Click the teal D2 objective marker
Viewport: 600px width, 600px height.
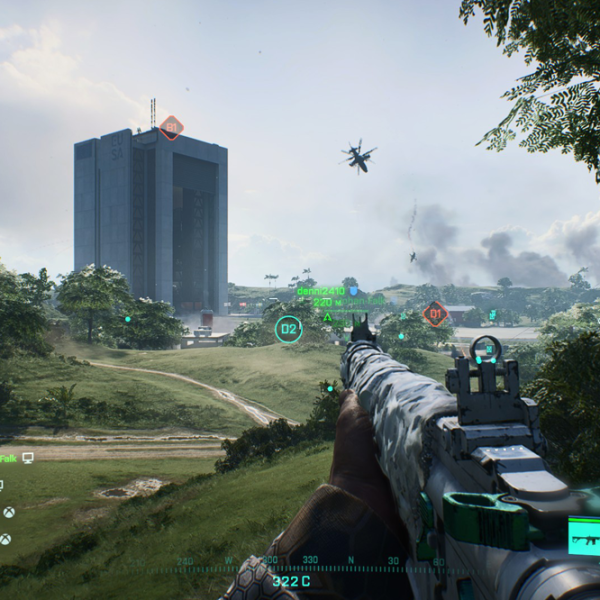point(288,329)
